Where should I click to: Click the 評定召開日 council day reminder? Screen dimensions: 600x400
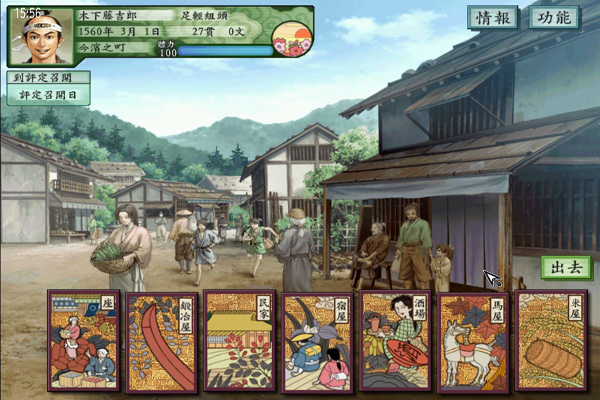point(47,95)
